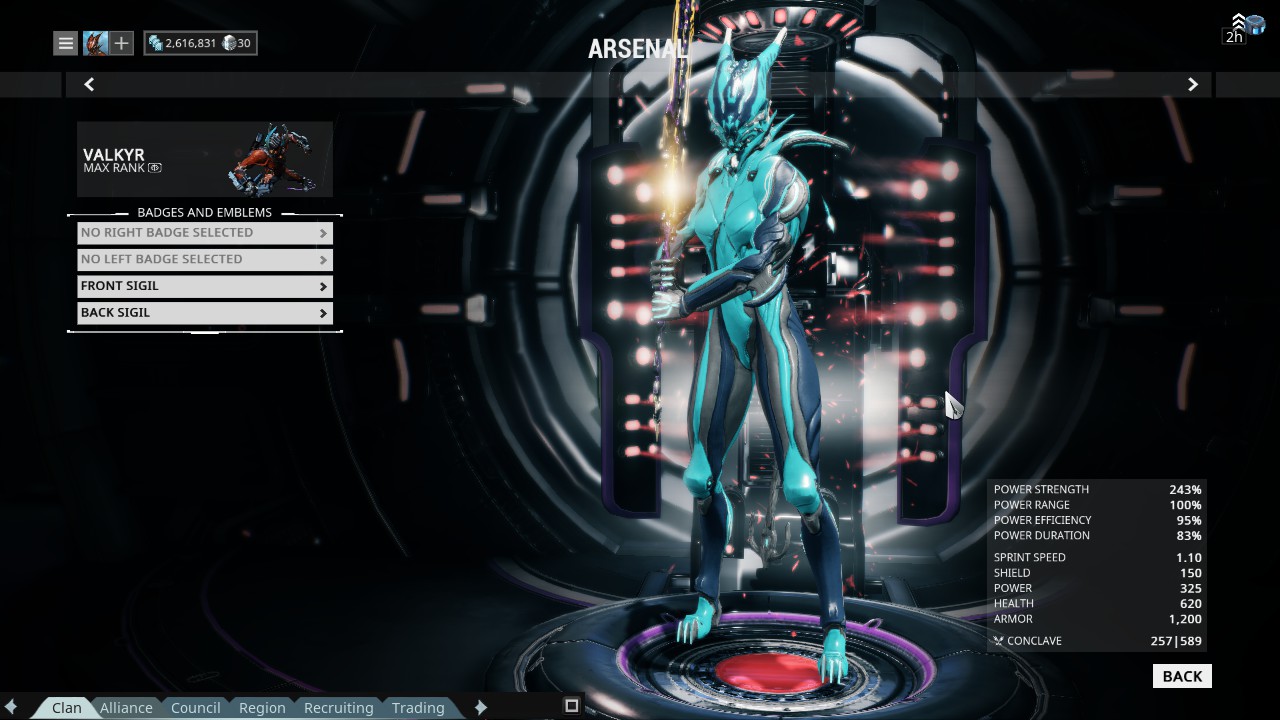Expand the chat window square button

point(571,706)
